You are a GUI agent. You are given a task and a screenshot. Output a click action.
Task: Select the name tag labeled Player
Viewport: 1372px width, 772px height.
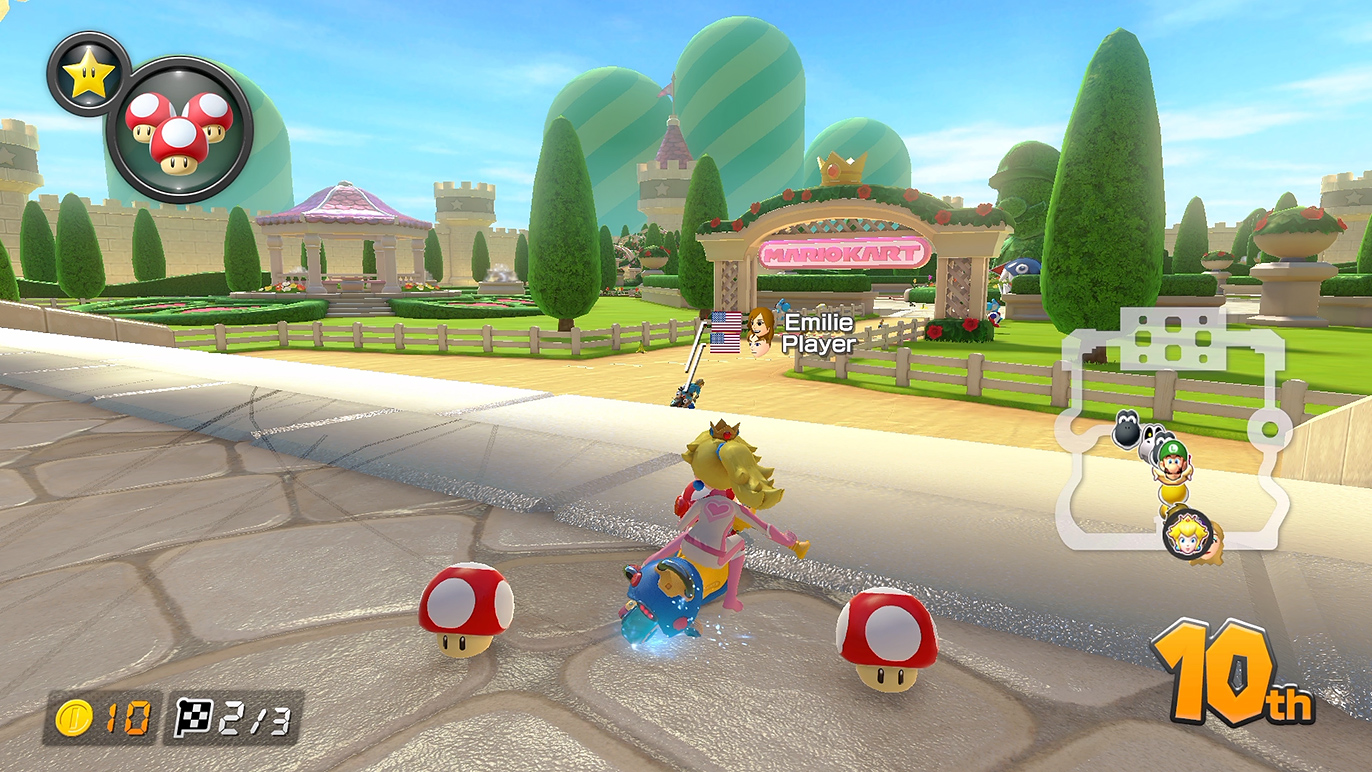click(818, 344)
